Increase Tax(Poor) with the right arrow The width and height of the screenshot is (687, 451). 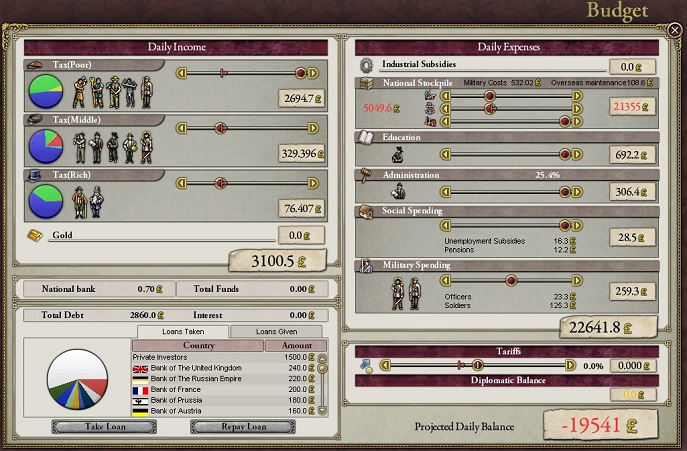pos(313,73)
